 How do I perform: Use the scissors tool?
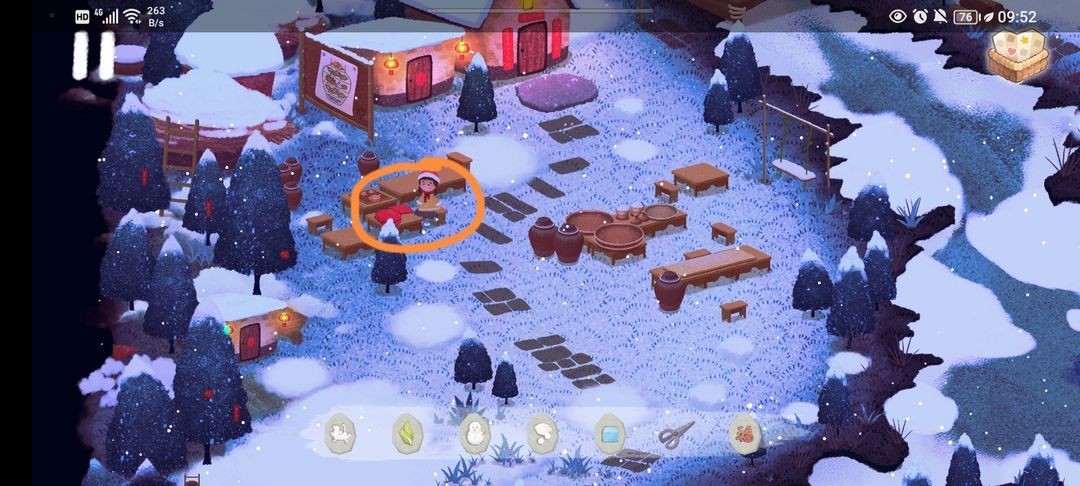[676, 434]
